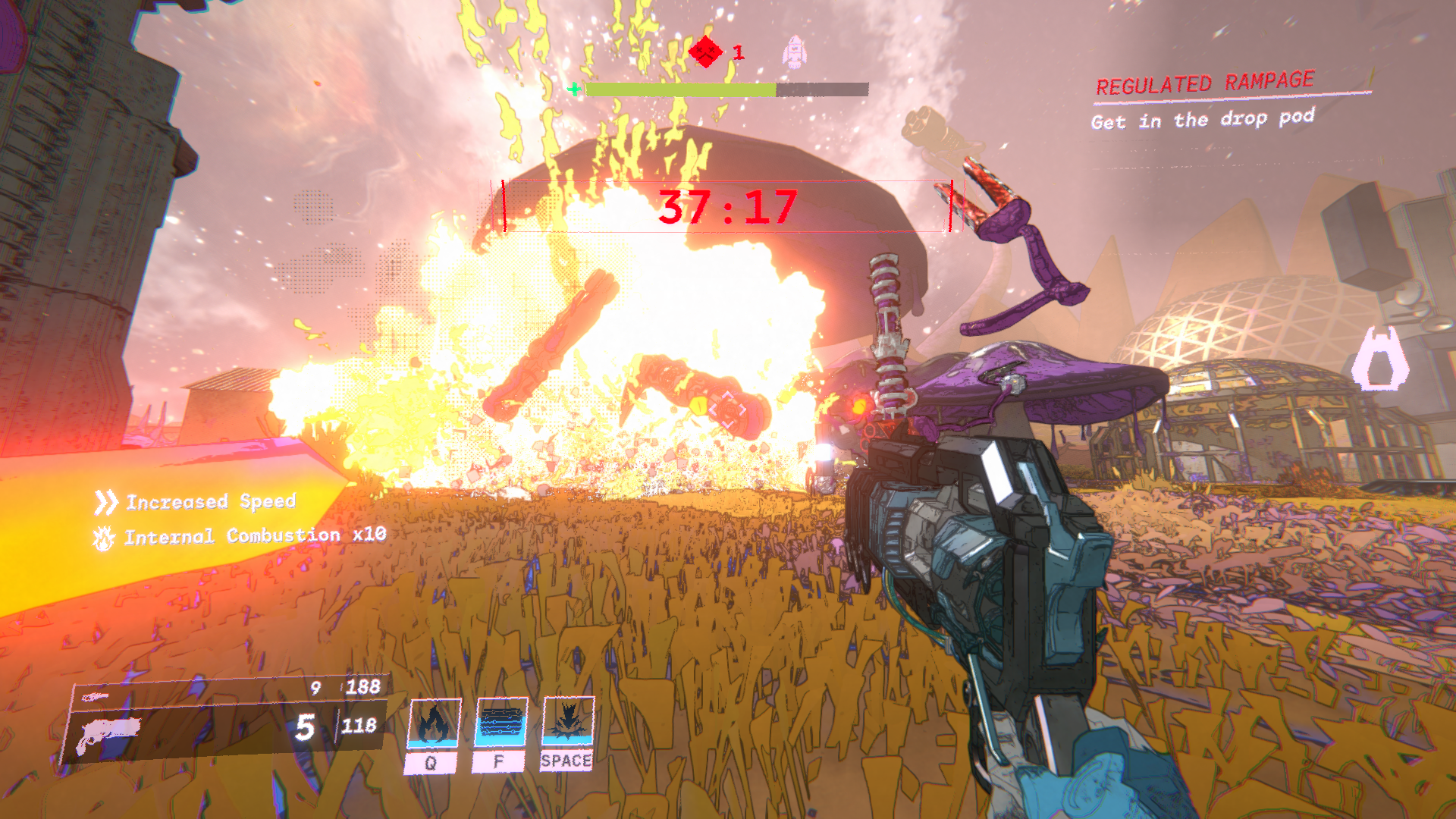Open the Regulated Rampage objective tracker
1456x819 pixels.
click(1204, 83)
